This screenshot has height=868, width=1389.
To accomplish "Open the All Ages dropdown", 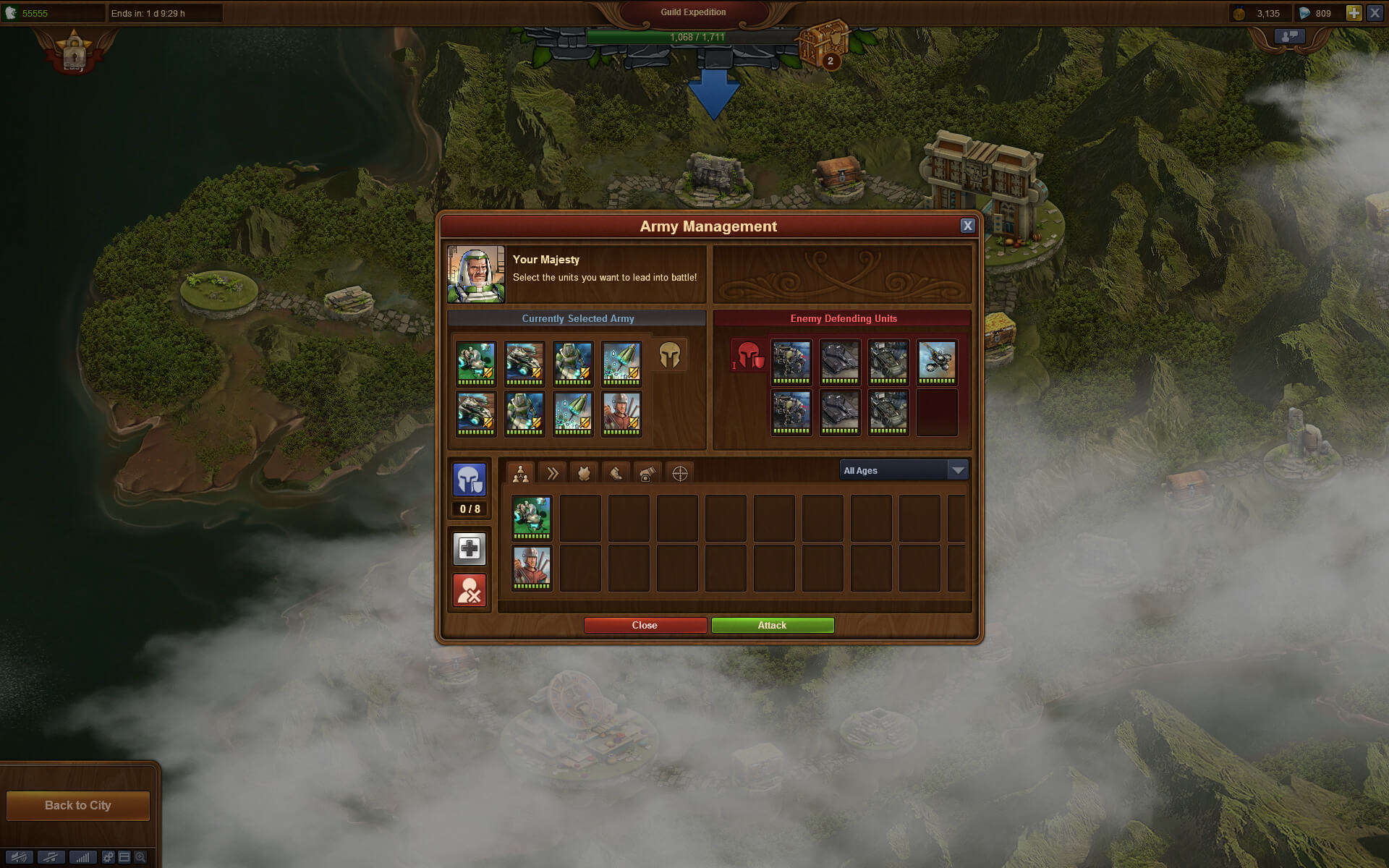I will pos(903,470).
